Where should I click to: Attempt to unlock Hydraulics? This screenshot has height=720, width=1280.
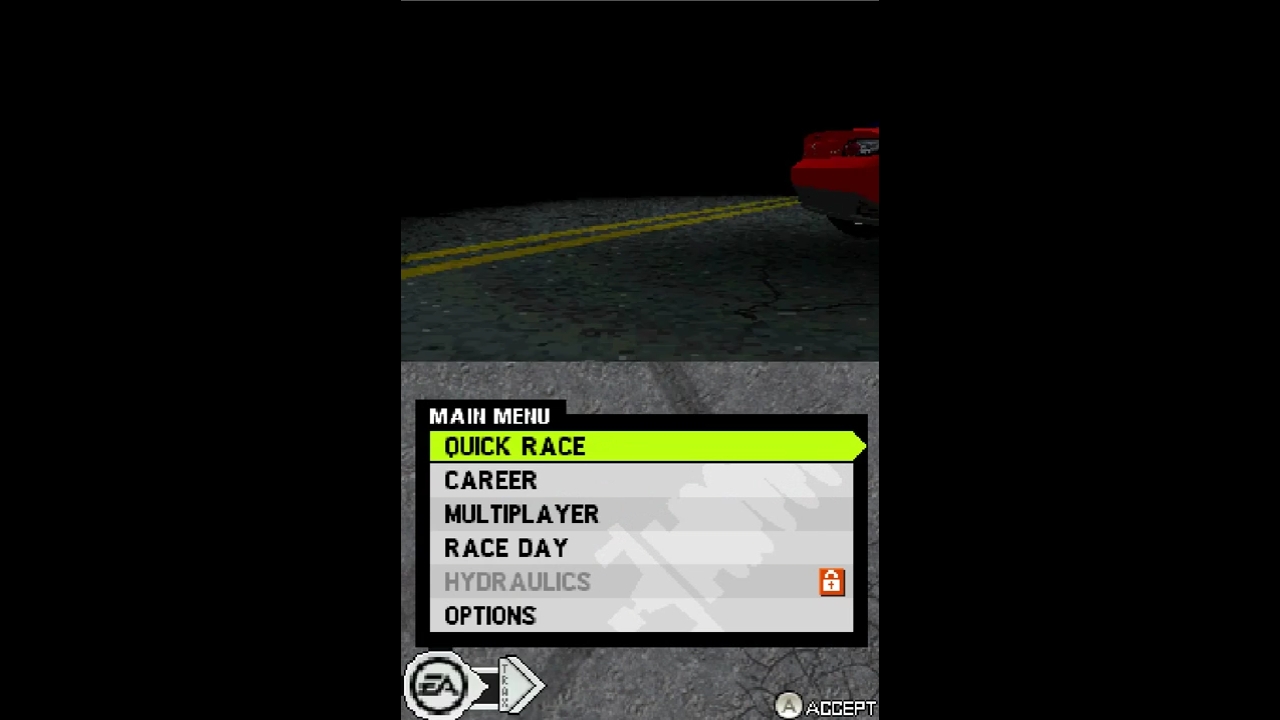click(x=517, y=581)
